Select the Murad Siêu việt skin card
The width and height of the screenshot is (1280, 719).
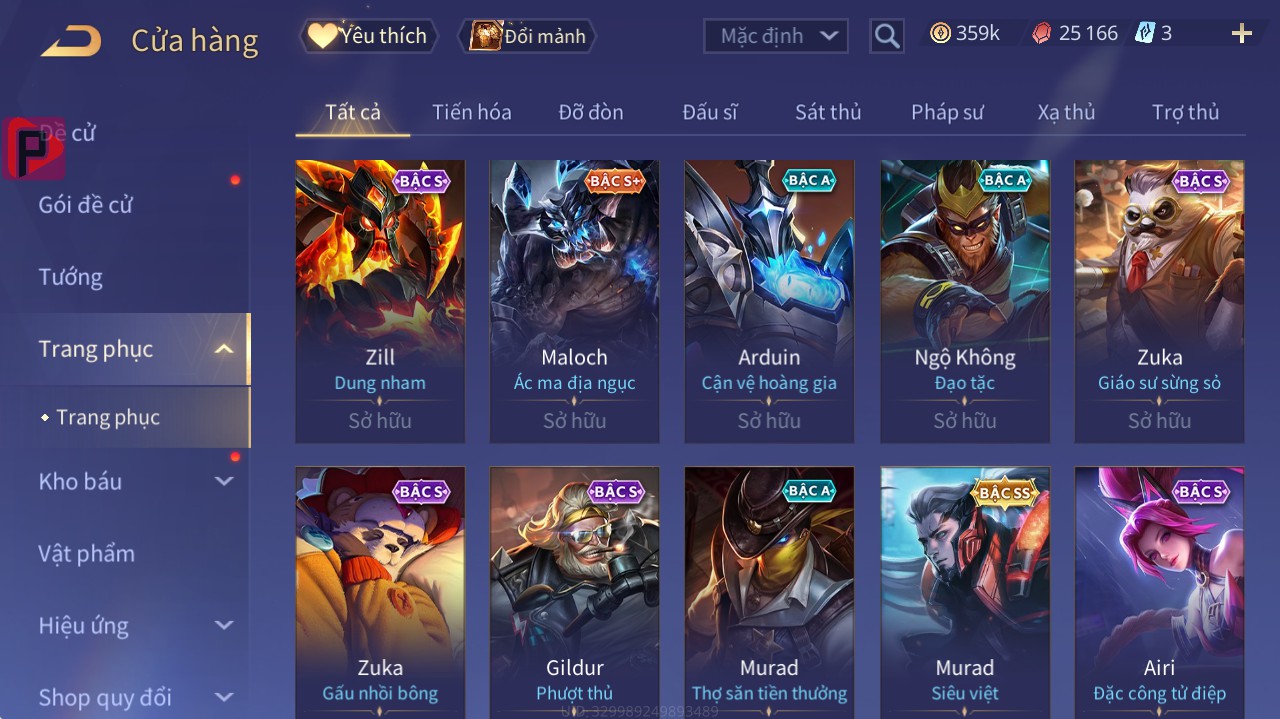click(x=965, y=592)
